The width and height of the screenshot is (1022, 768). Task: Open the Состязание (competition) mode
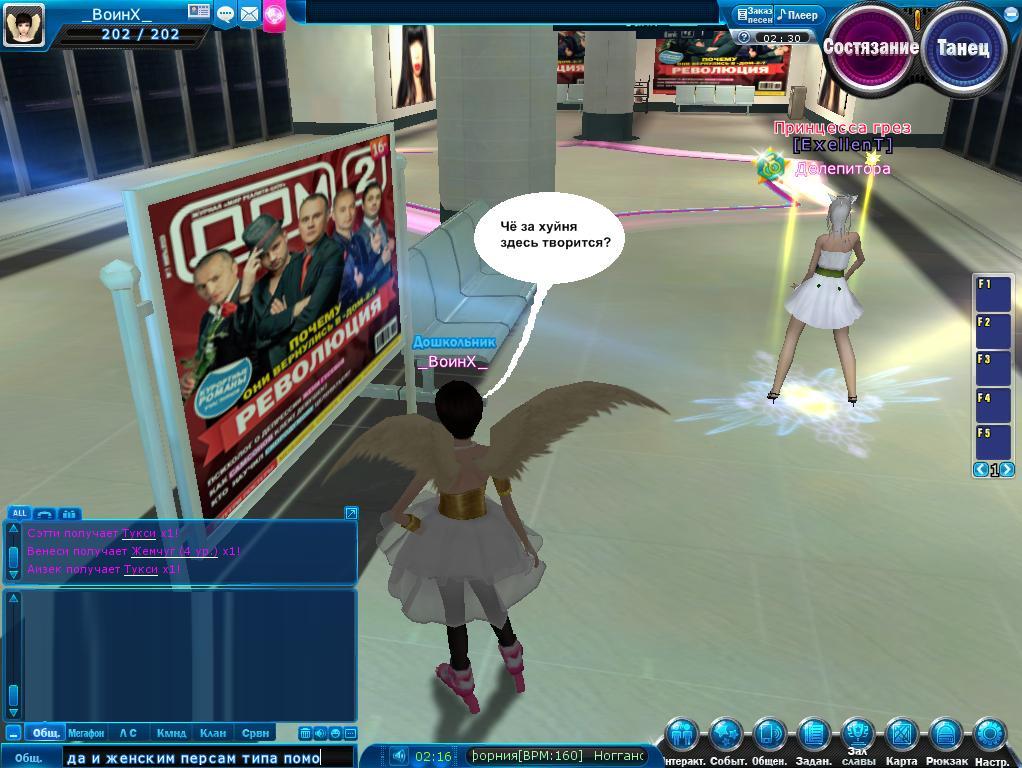[x=869, y=47]
